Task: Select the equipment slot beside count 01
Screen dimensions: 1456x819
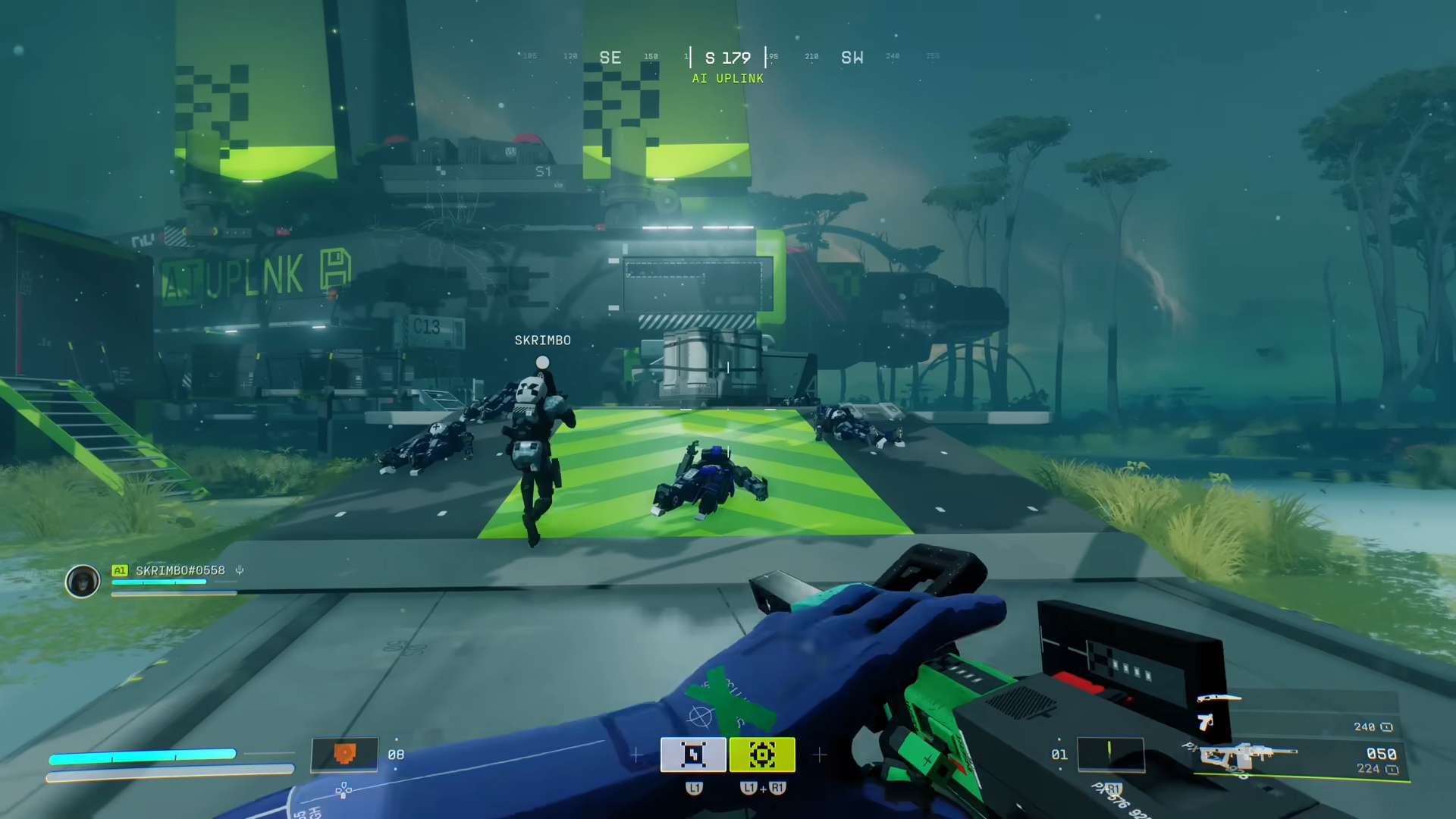Action: point(1110,753)
